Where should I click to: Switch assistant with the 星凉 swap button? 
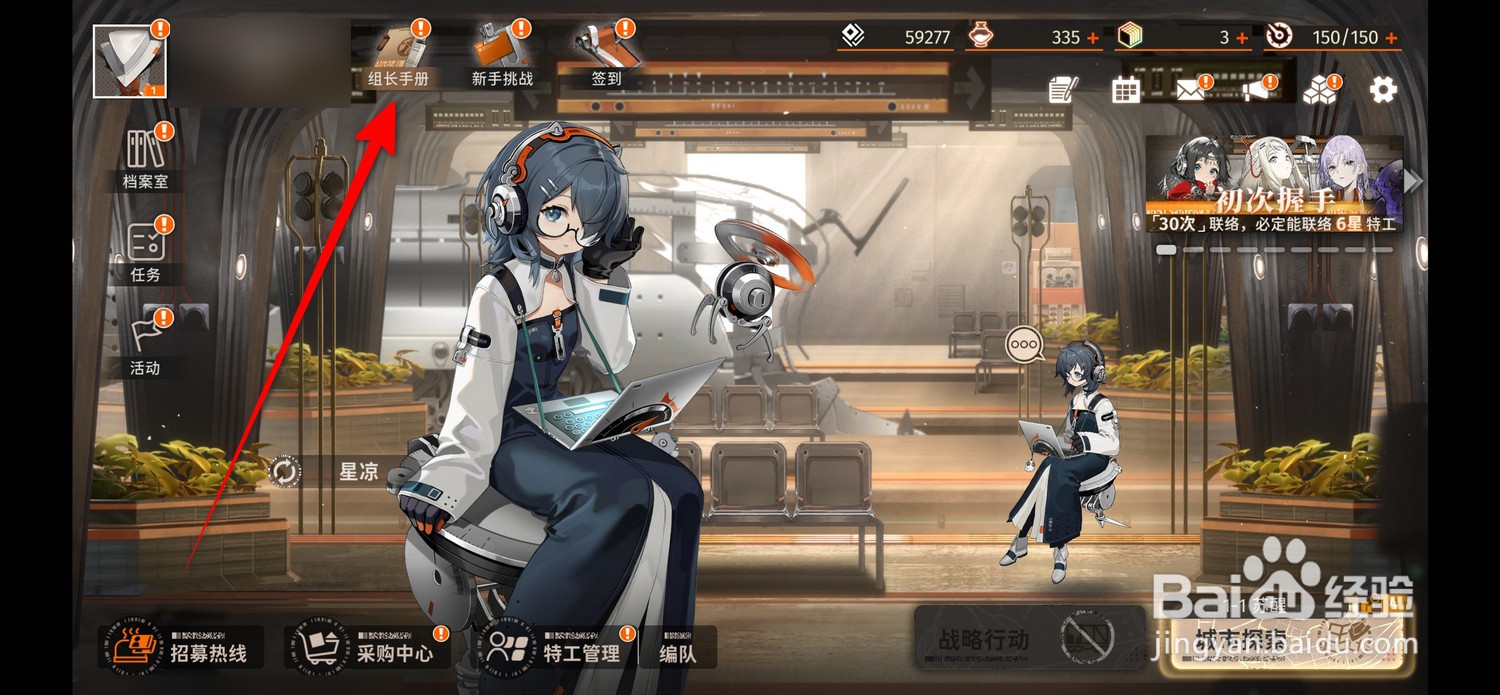285,471
